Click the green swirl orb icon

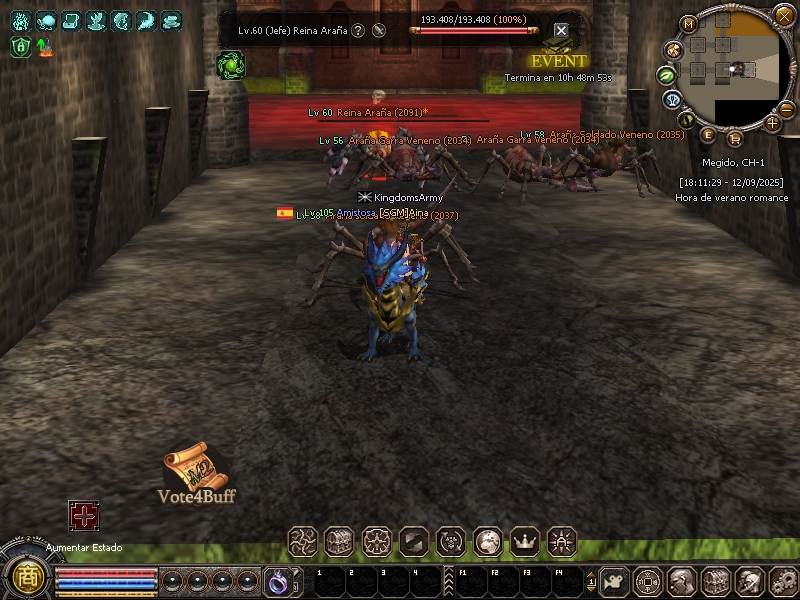[x=230, y=65]
